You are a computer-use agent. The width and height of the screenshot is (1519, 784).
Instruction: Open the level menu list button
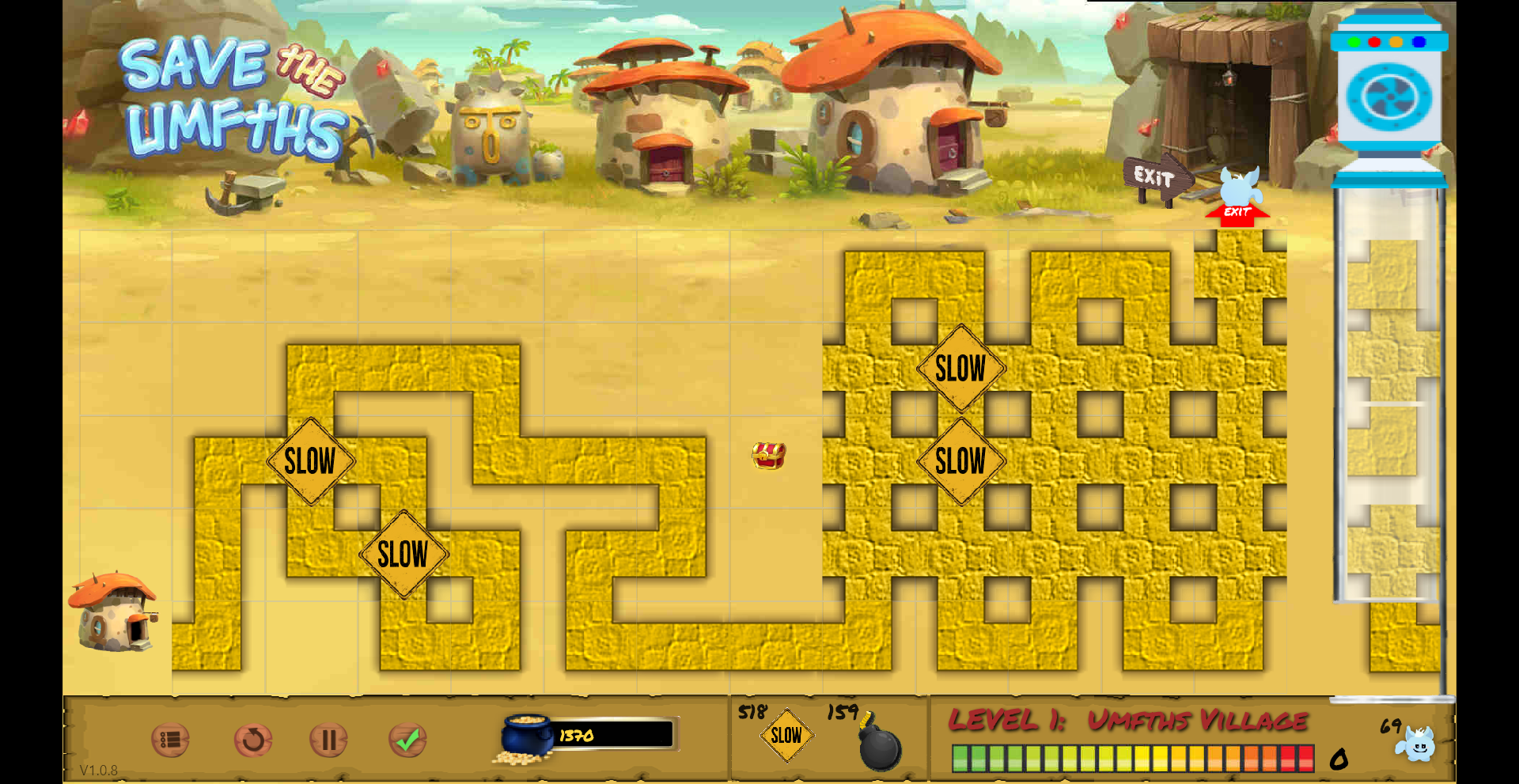click(170, 740)
